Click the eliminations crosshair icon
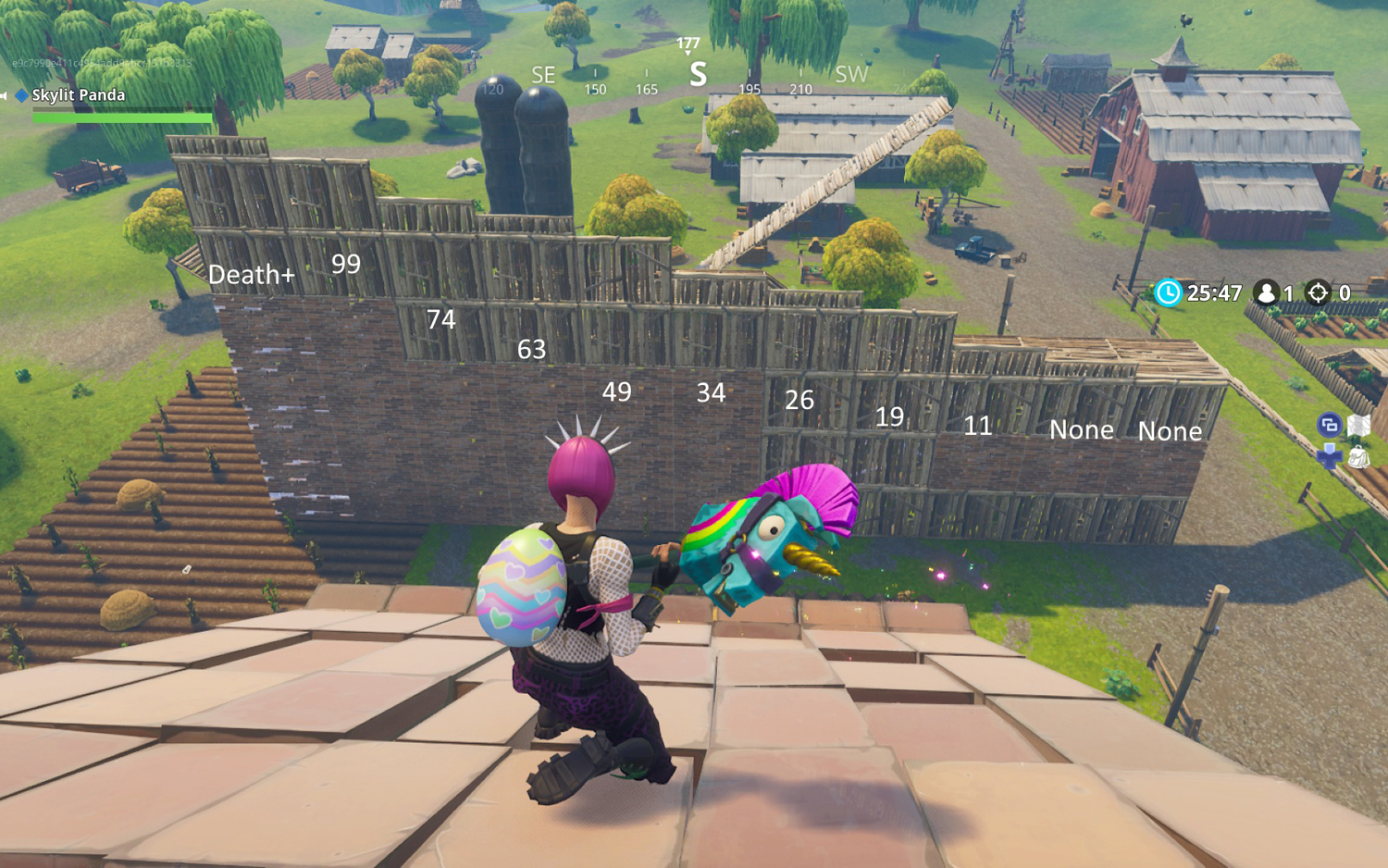This screenshot has width=1388, height=868. tap(1318, 292)
